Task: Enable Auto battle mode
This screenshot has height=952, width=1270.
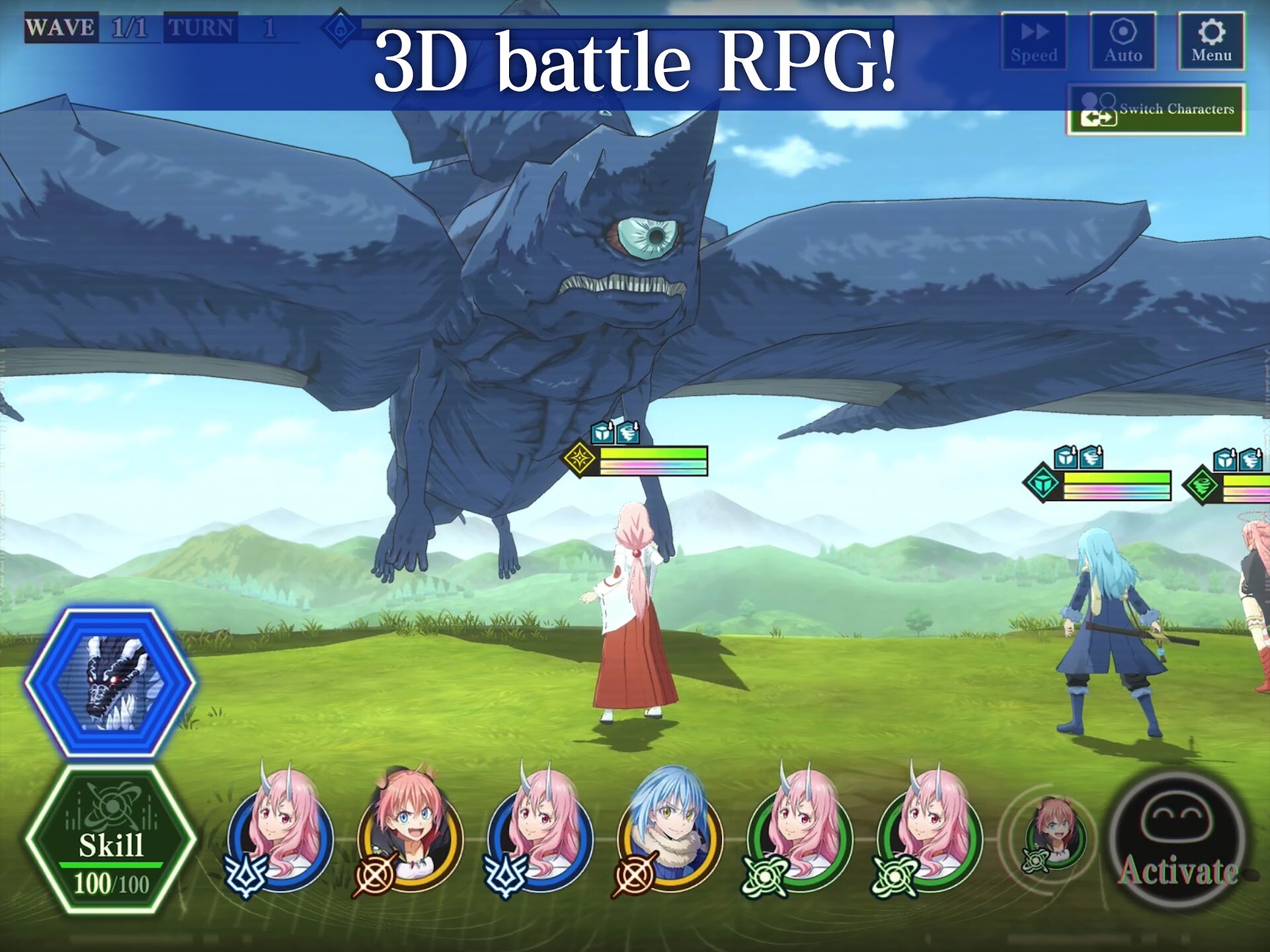Action: tap(1123, 41)
